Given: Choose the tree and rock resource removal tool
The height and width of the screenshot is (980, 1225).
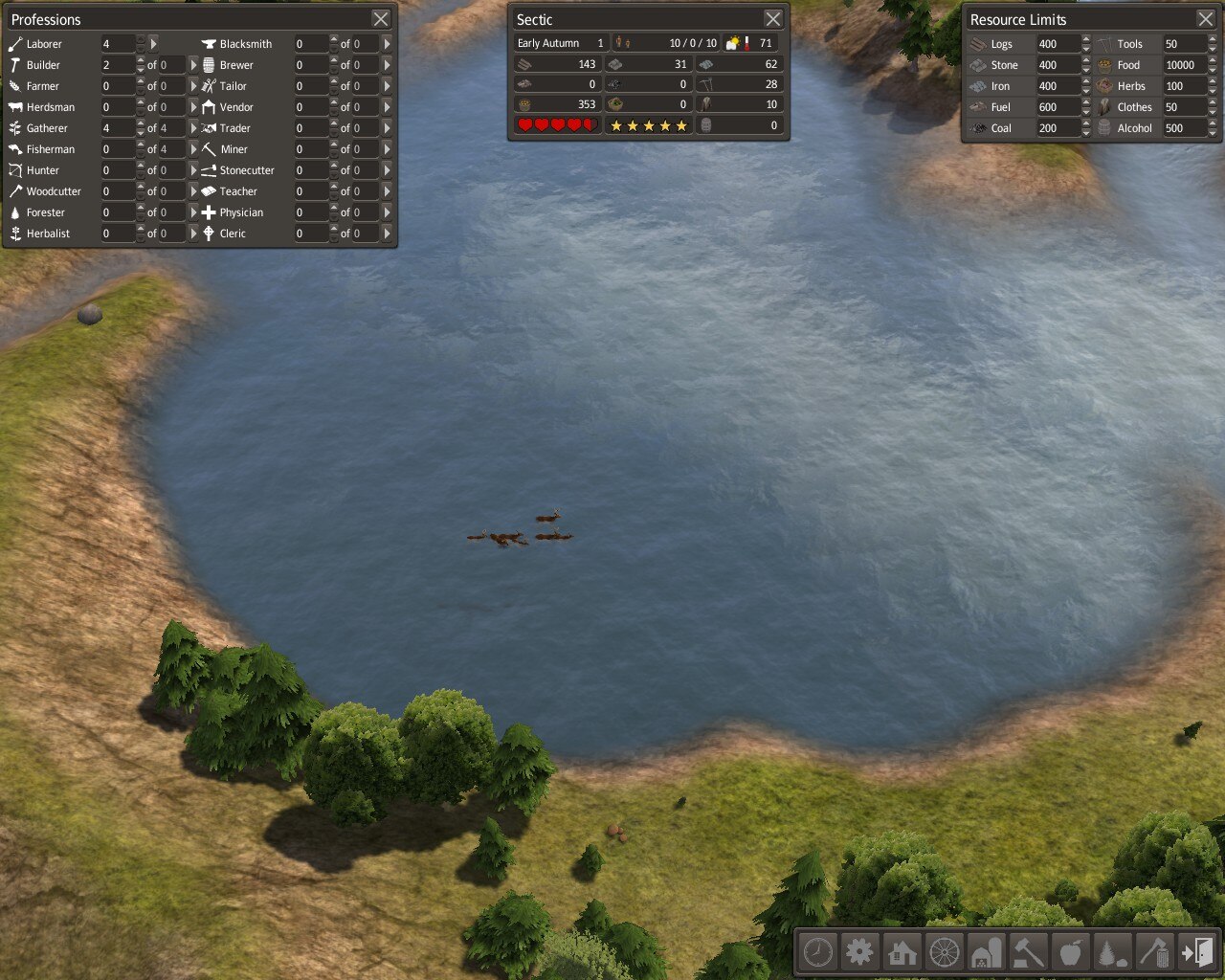Looking at the screenshot, I should point(1113,952).
